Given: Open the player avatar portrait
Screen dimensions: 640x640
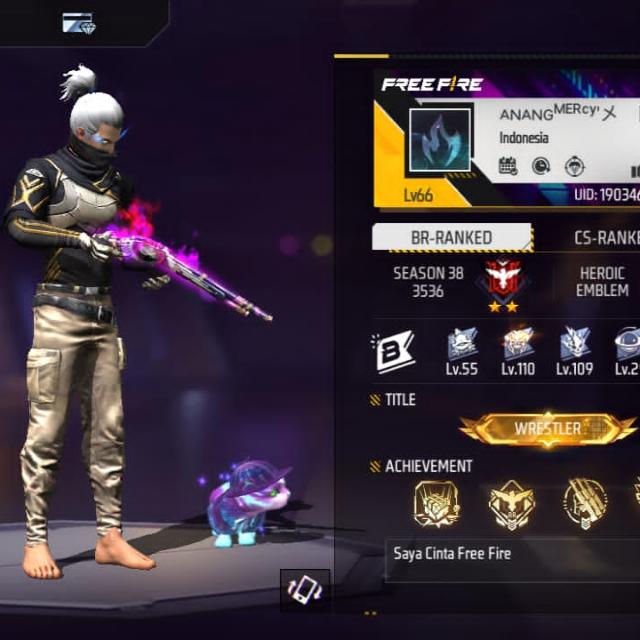Looking at the screenshot, I should pyautogui.click(x=439, y=139).
